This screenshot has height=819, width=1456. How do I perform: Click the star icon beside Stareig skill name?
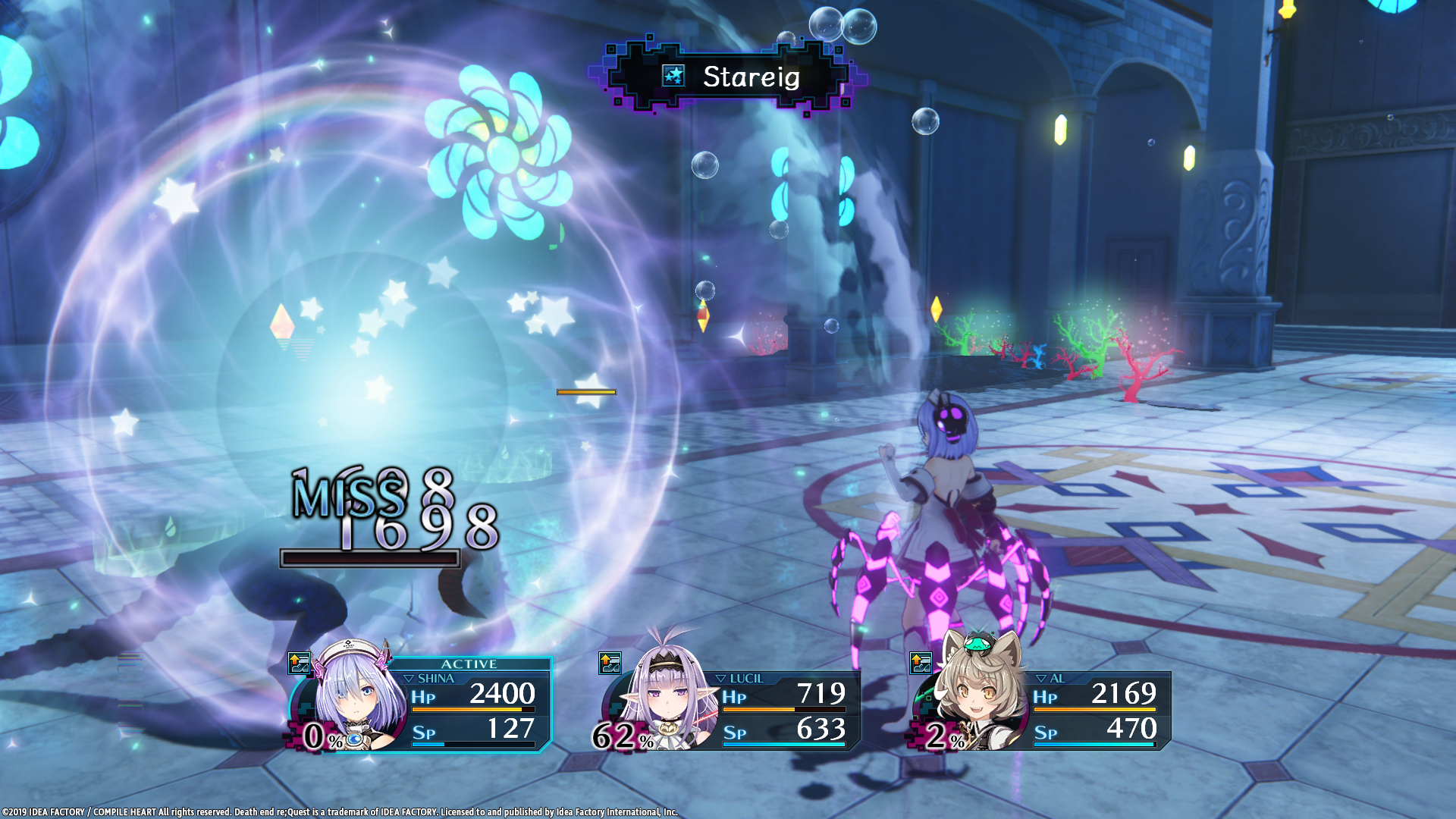pos(673,76)
